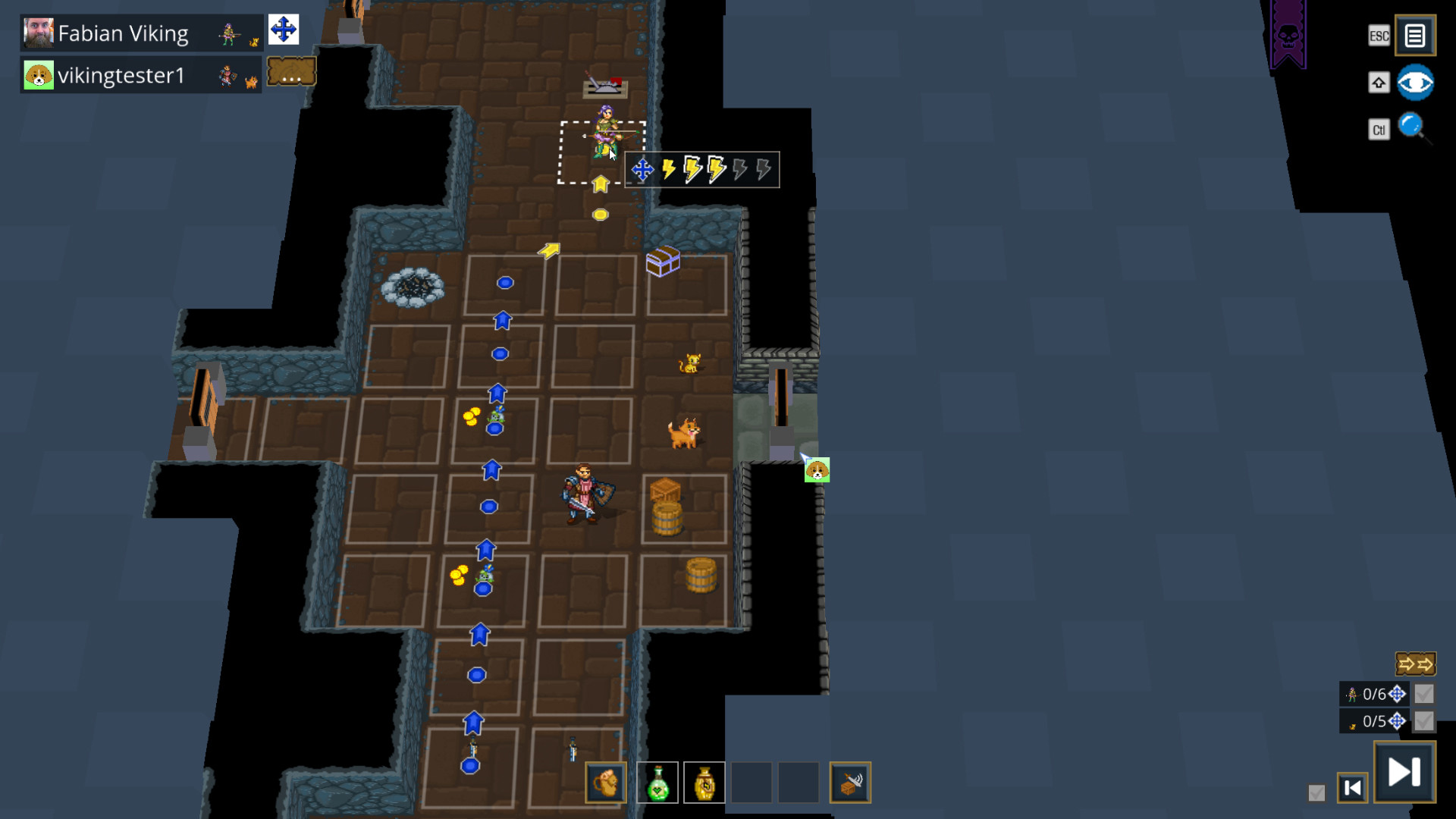Select Fabian Viking's player entry
This screenshot has height=819, width=1456.
coord(121,33)
